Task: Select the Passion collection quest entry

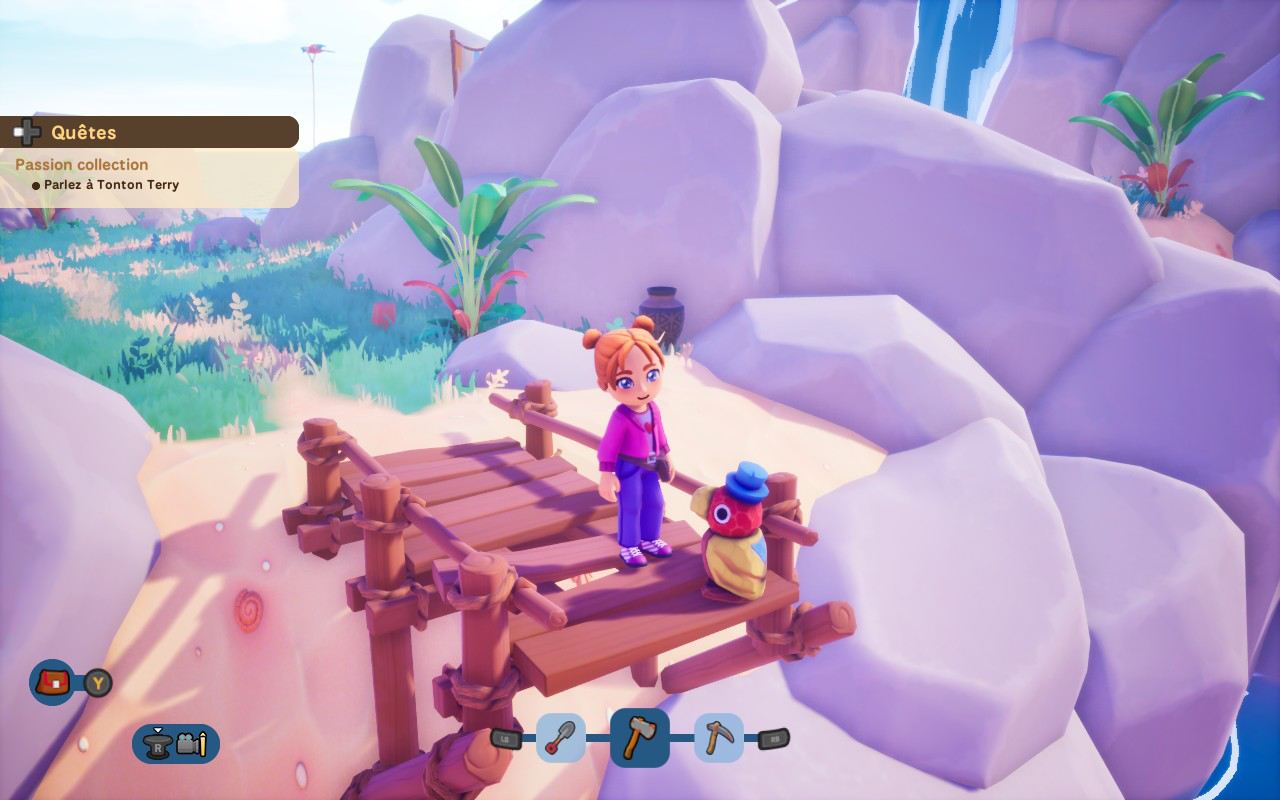Action: pos(82,164)
